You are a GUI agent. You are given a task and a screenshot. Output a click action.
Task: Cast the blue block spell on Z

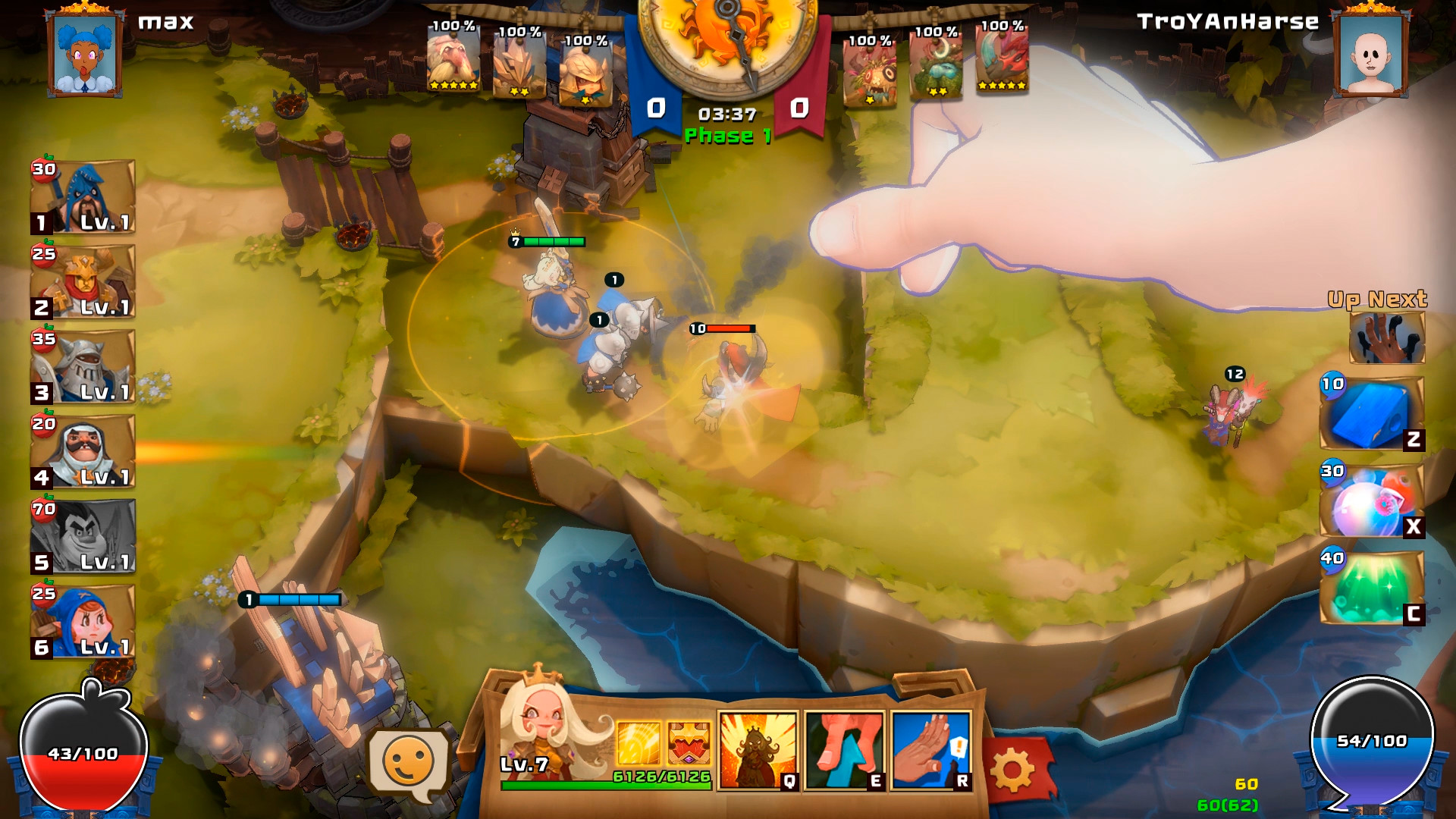(1371, 414)
